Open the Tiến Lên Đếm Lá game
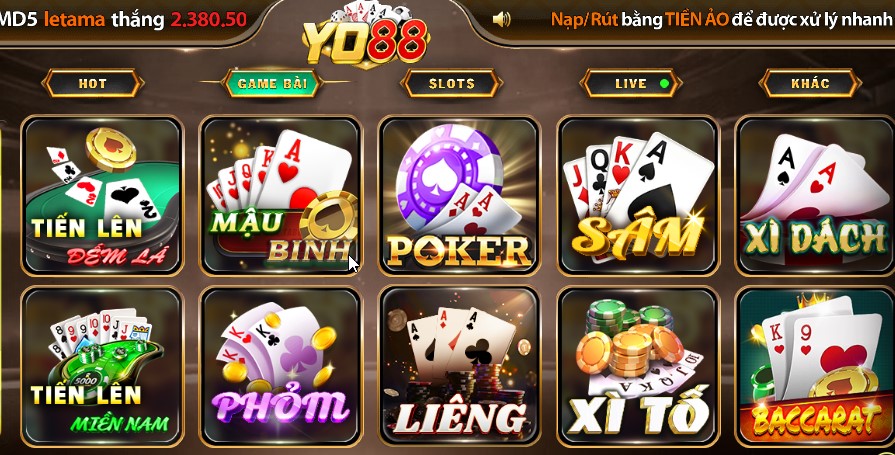Screen dimensions: 895x455 tap(102, 196)
